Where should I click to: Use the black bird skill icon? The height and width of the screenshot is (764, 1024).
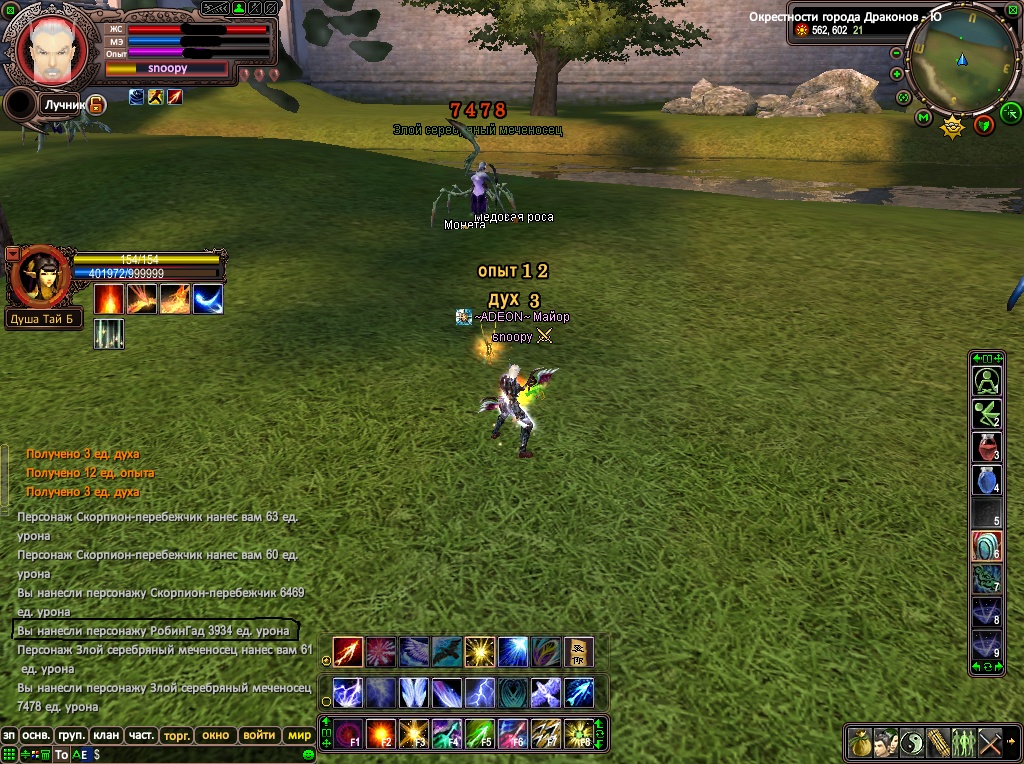[446, 652]
